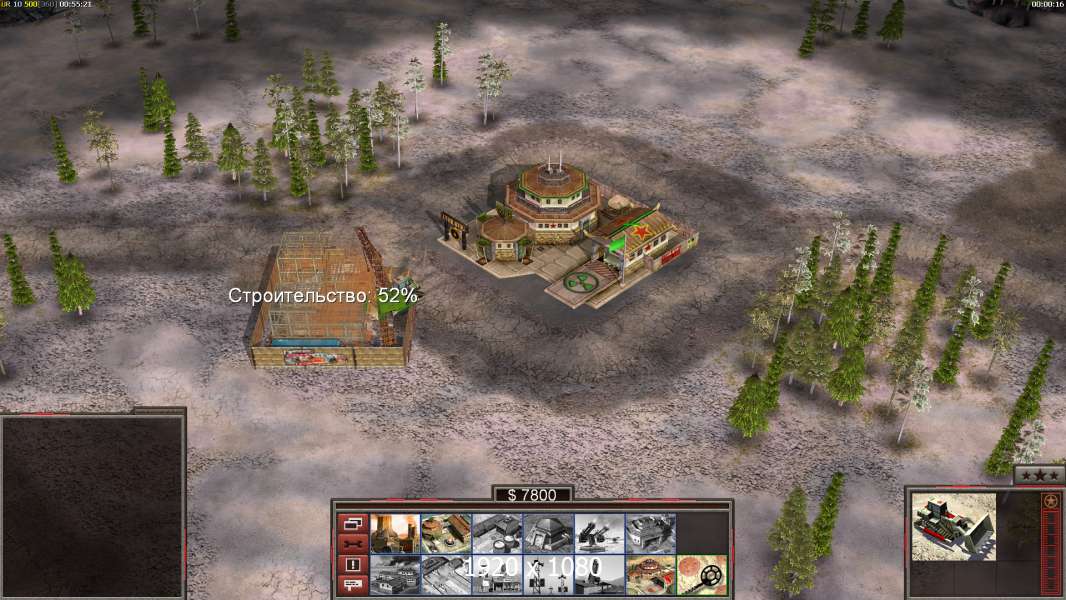Activate the mine detector icon
1066x600 pixels.
point(701,575)
